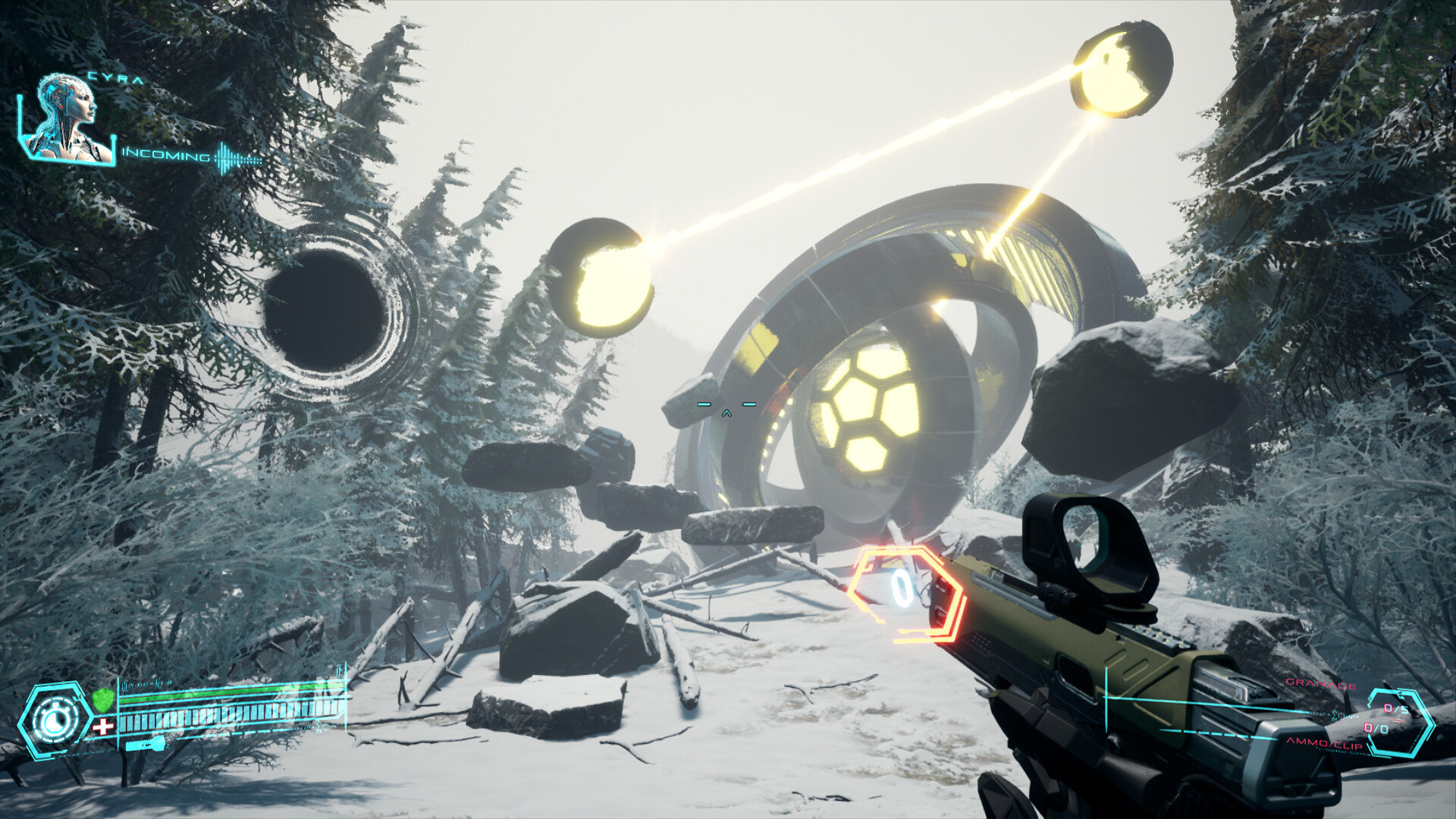The height and width of the screenshot is (819, 1456).
Task: Click the green shield icon above the health bar
Action: click(104, 698)
